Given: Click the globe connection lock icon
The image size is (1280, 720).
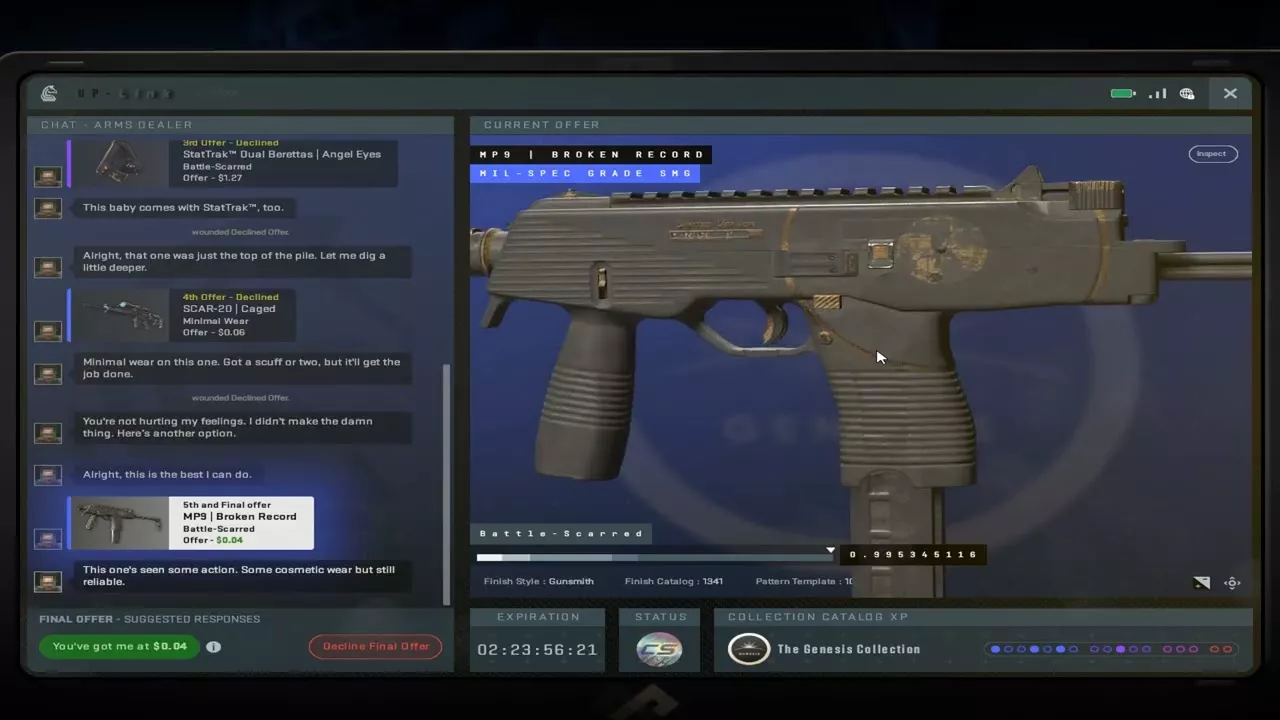Looking at the screenshot, I should 1187,93.
